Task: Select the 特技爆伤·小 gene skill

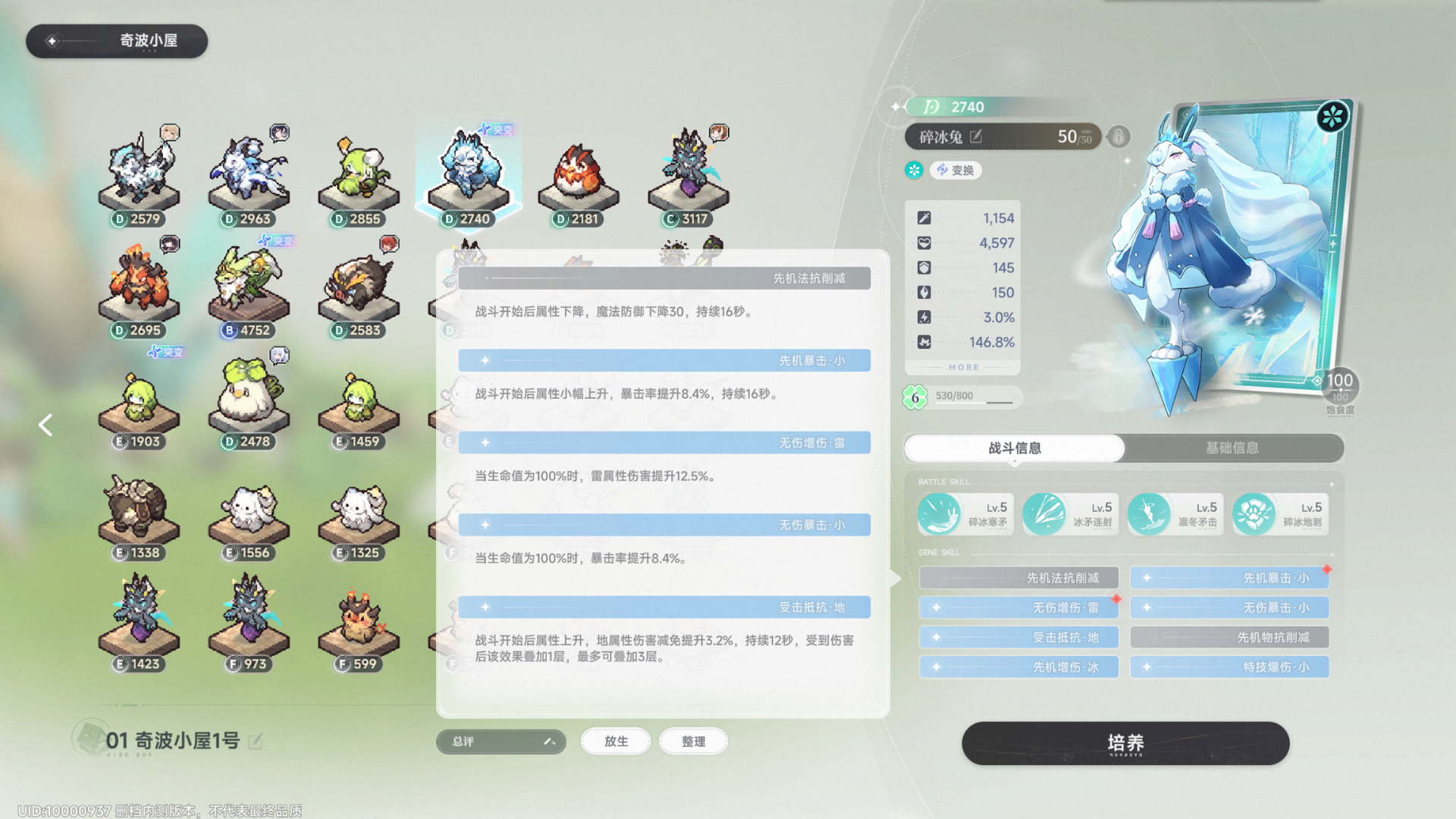Action: (x=1229, y=667)
